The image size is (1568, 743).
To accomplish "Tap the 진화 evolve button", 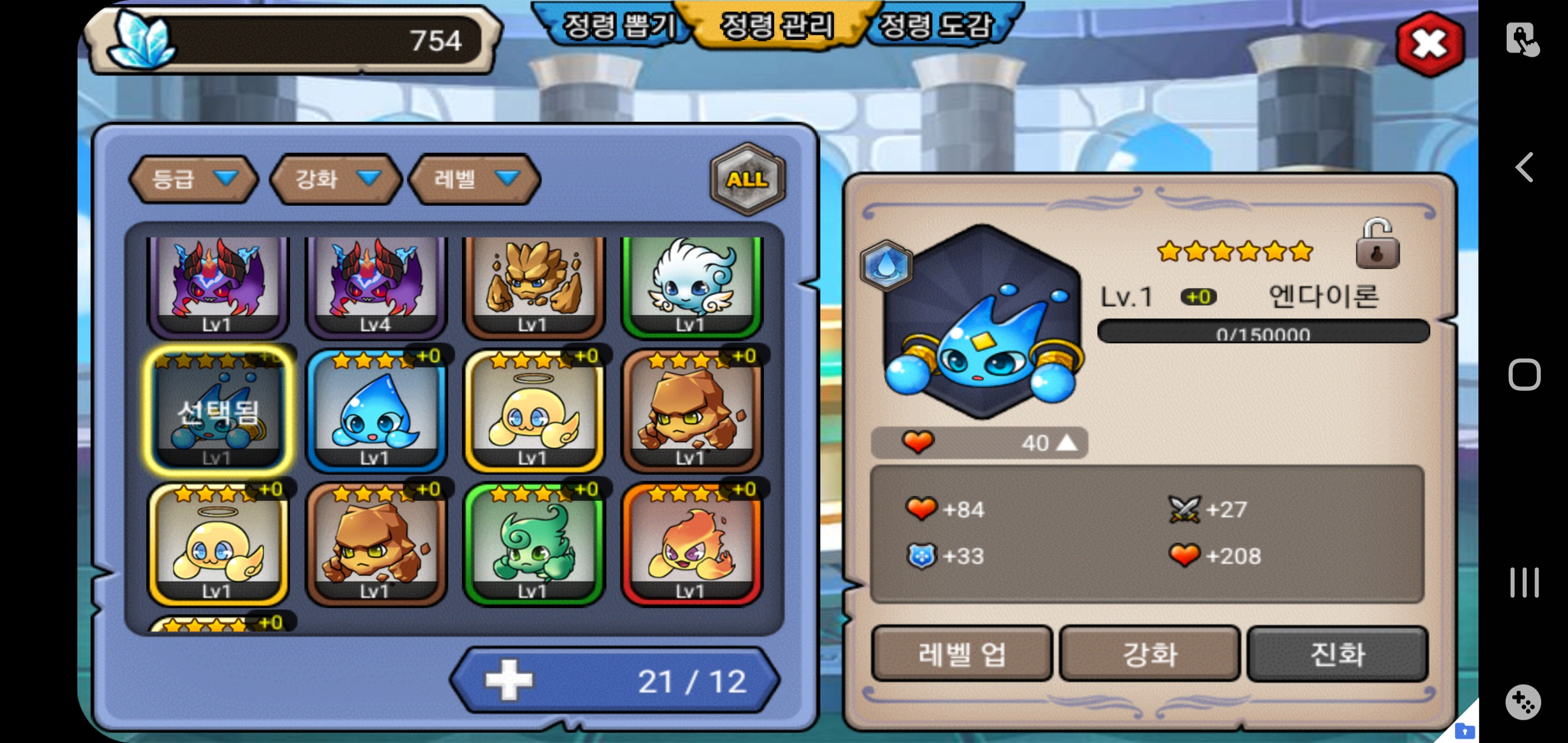I will (x=1337, y=654).
